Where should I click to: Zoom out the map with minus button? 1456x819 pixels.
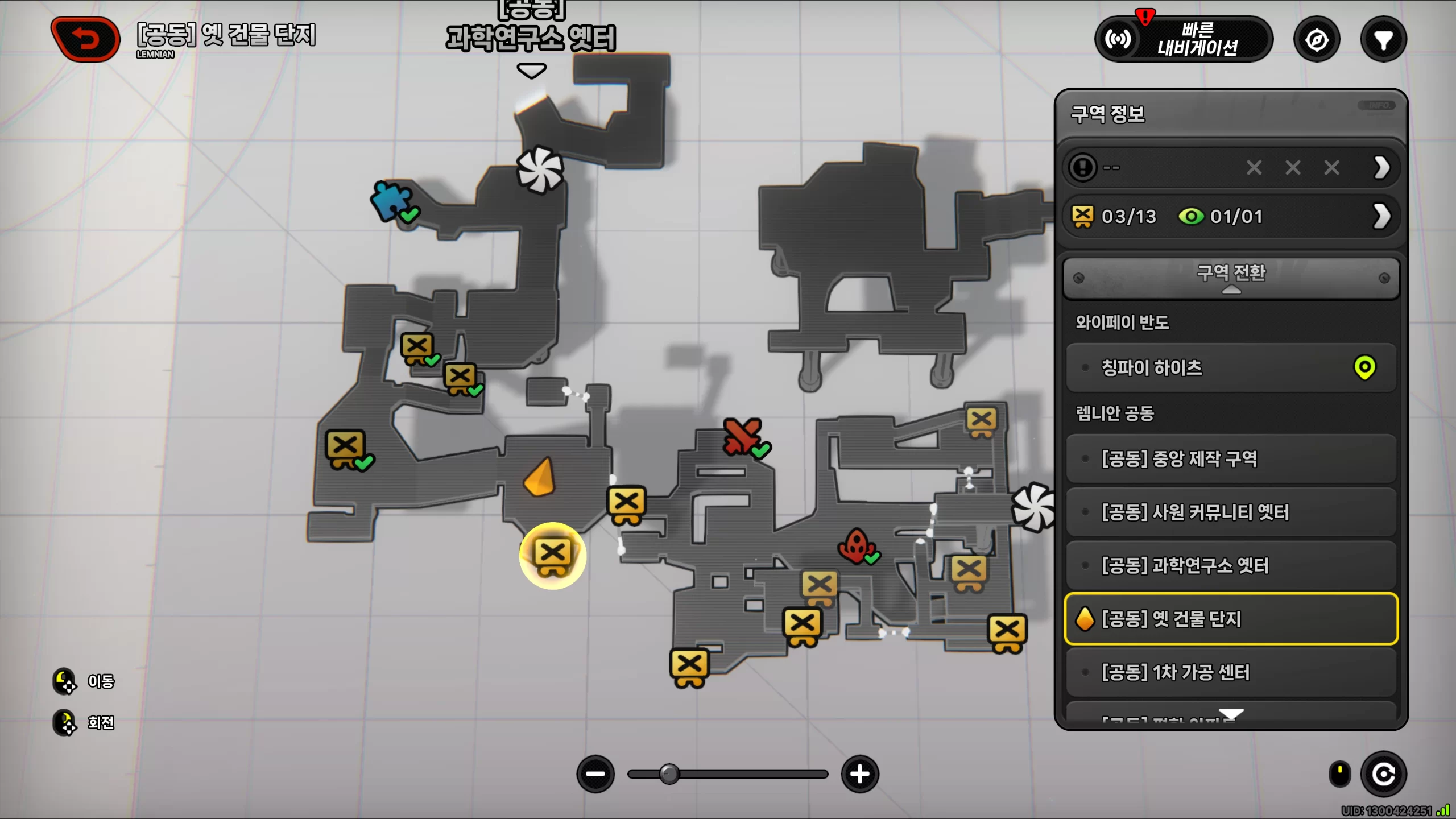coord(595,774)
